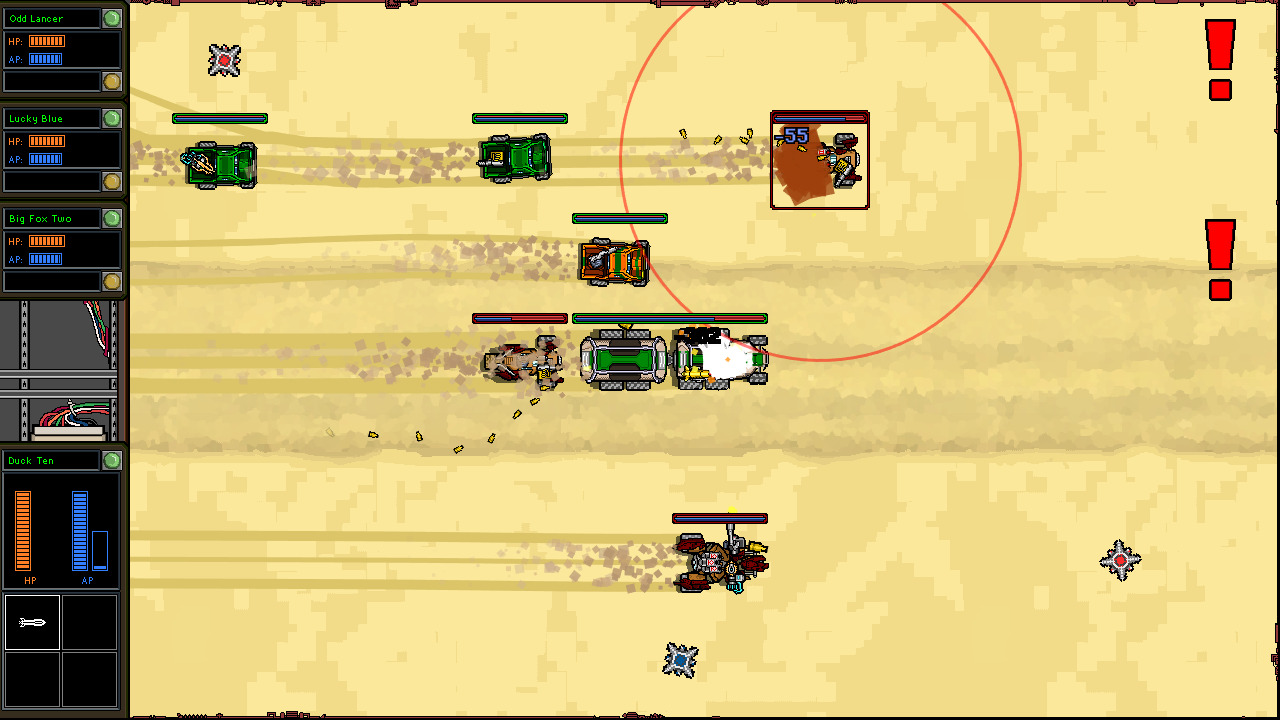Select the spiked mine on the right side
This screenshot has width=1280, height=720.
1120,560
